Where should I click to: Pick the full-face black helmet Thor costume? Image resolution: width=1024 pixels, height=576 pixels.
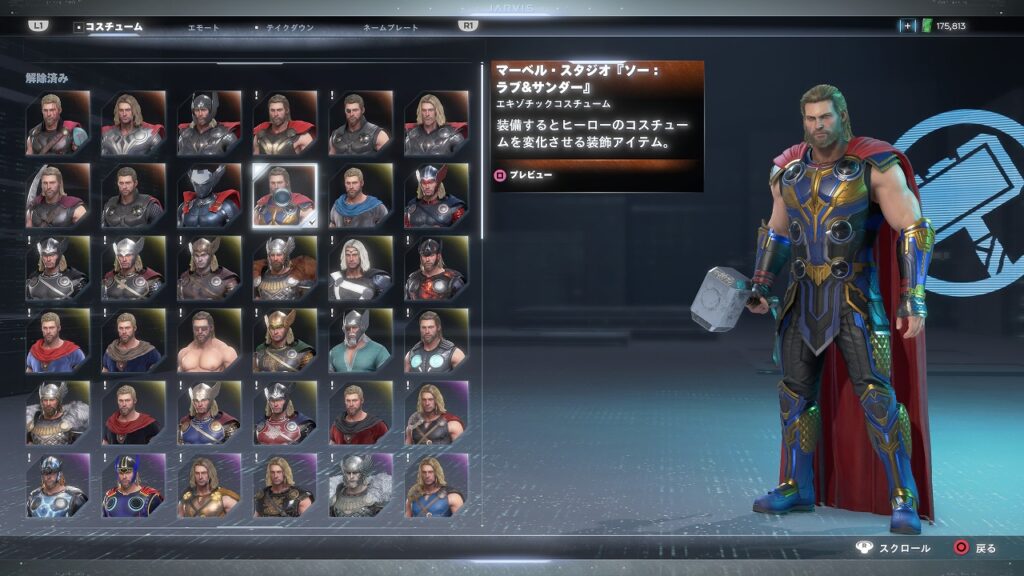coord(208,197)
